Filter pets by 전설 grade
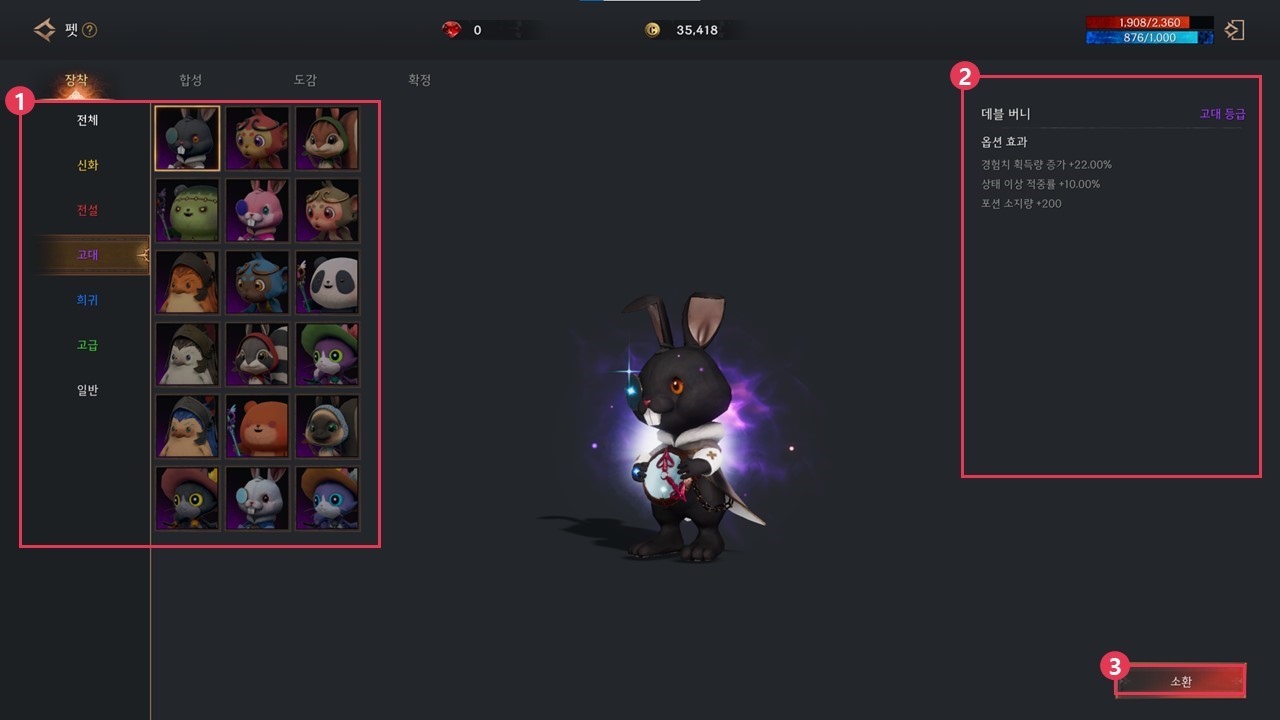Screen dimensions: 1280x720 pos(88,210)
